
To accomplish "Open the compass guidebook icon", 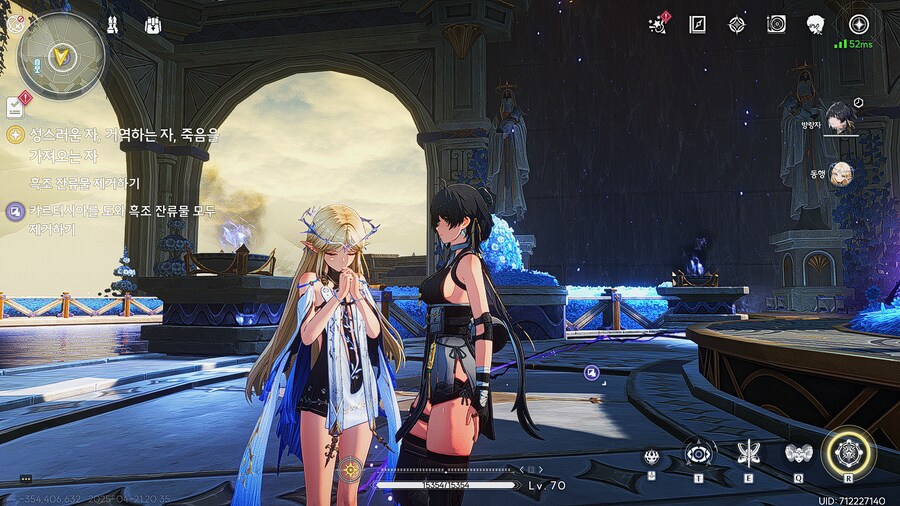I will pos(697,24).
